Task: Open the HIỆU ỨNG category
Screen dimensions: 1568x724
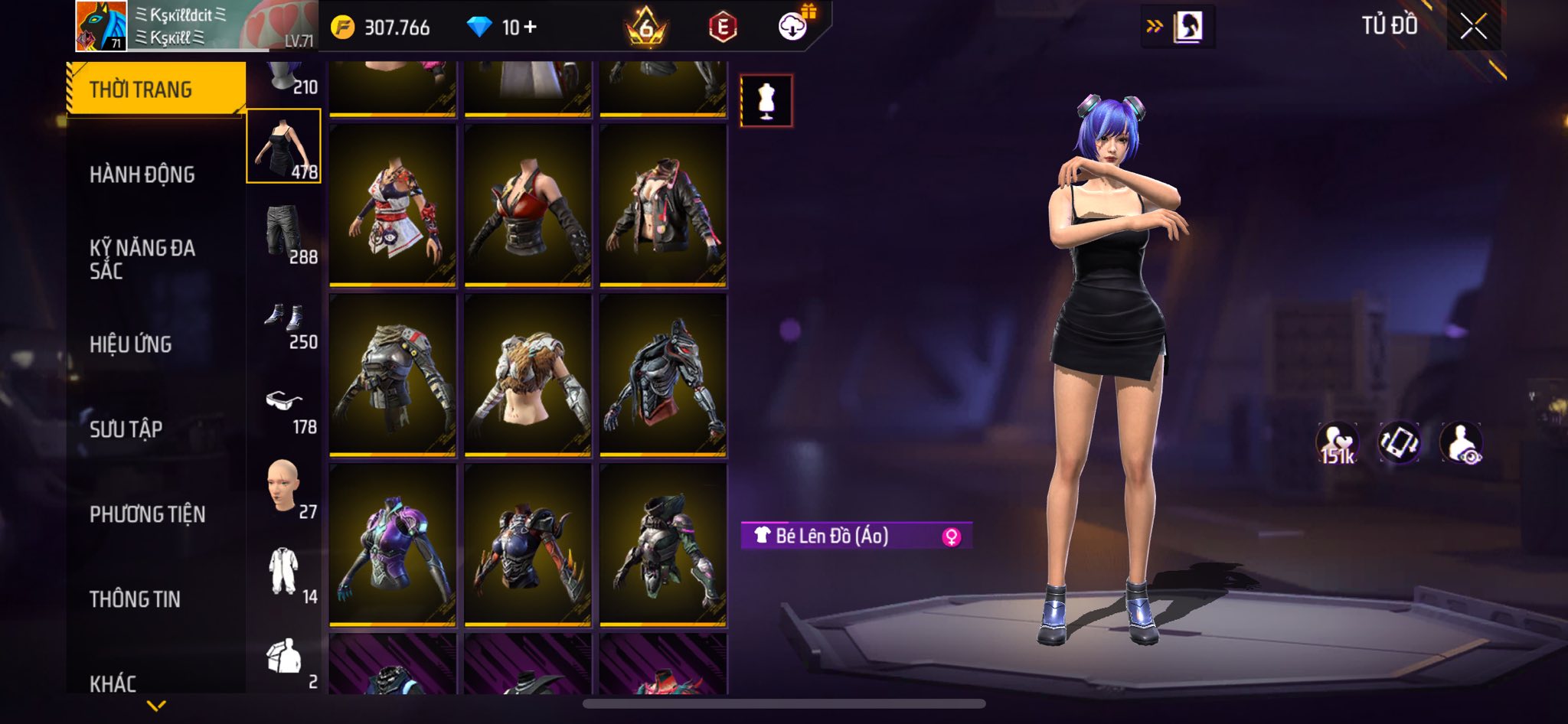Action: click(x=131, y=344)
